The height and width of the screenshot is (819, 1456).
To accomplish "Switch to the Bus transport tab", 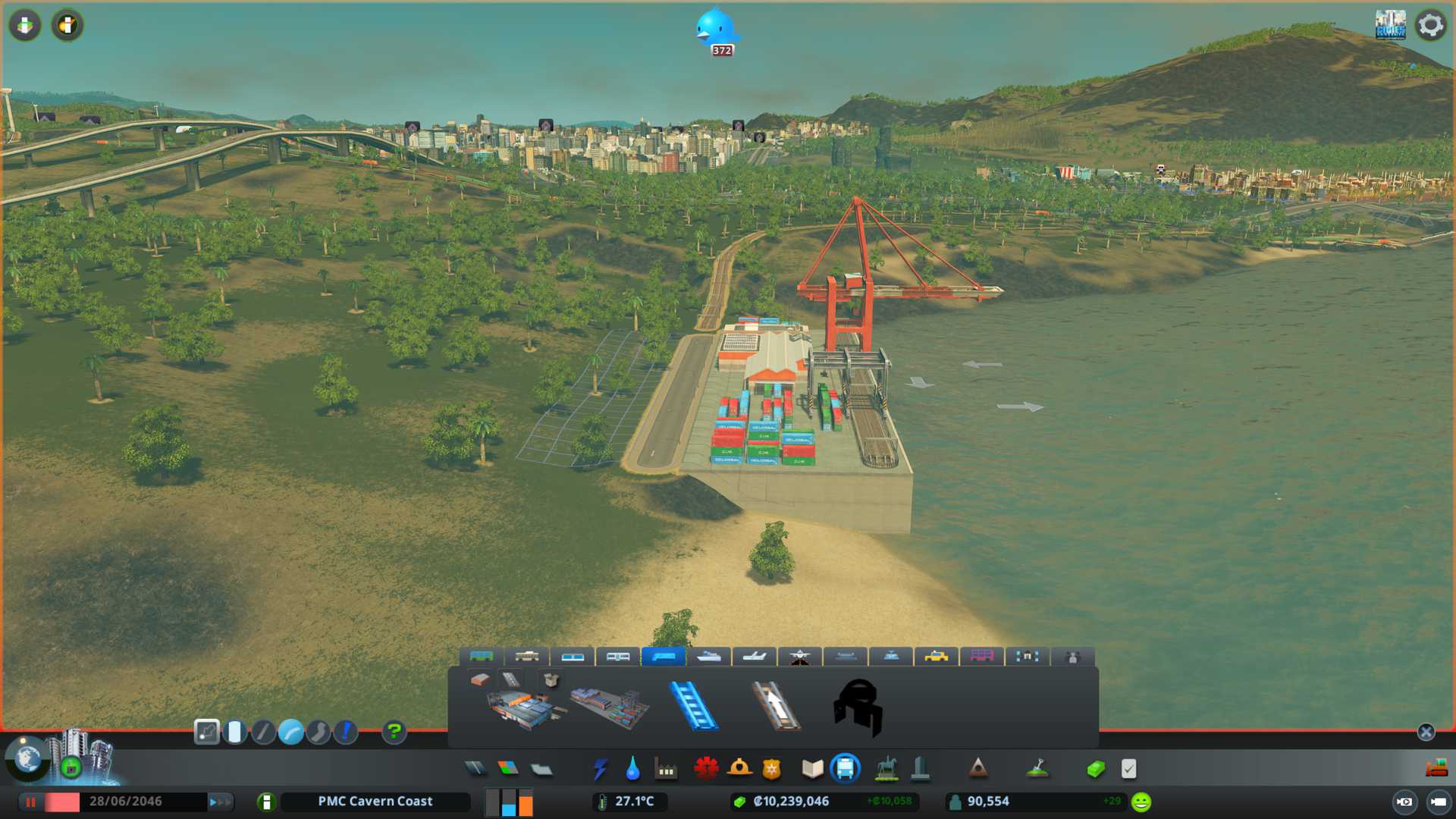I will (x=482, y=656).
